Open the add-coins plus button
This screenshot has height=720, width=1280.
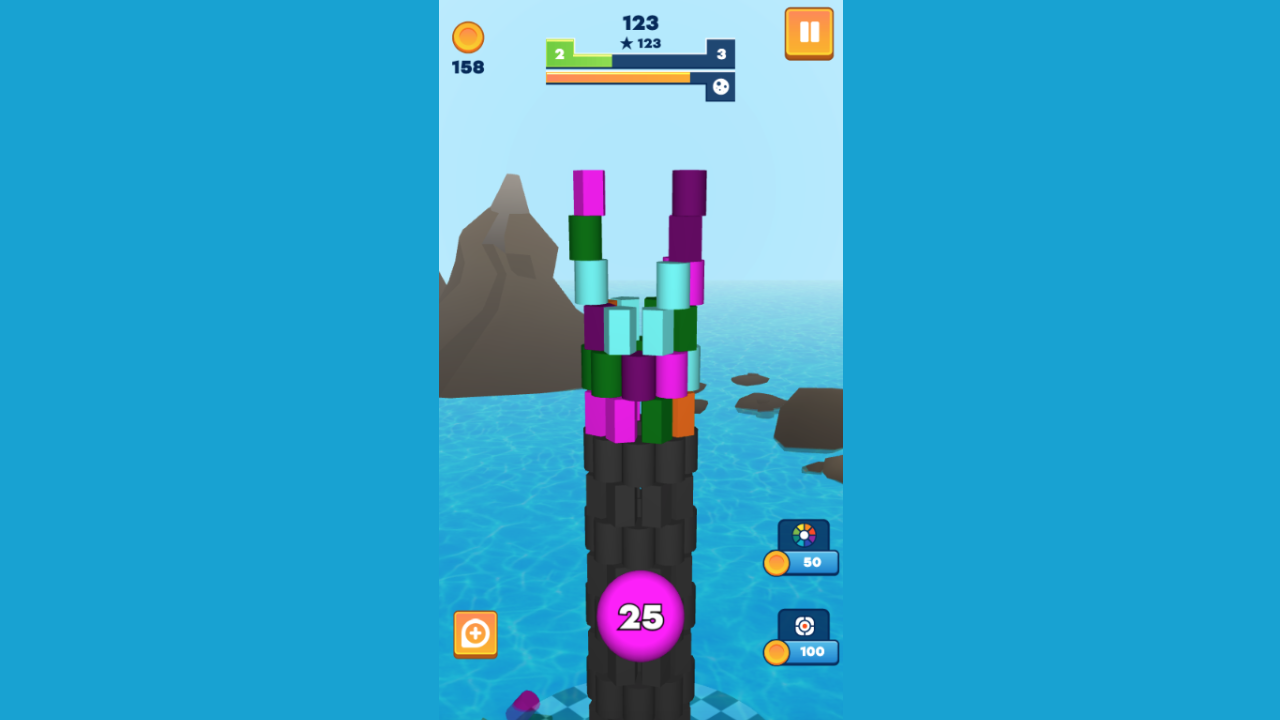[x=475, y=632]
